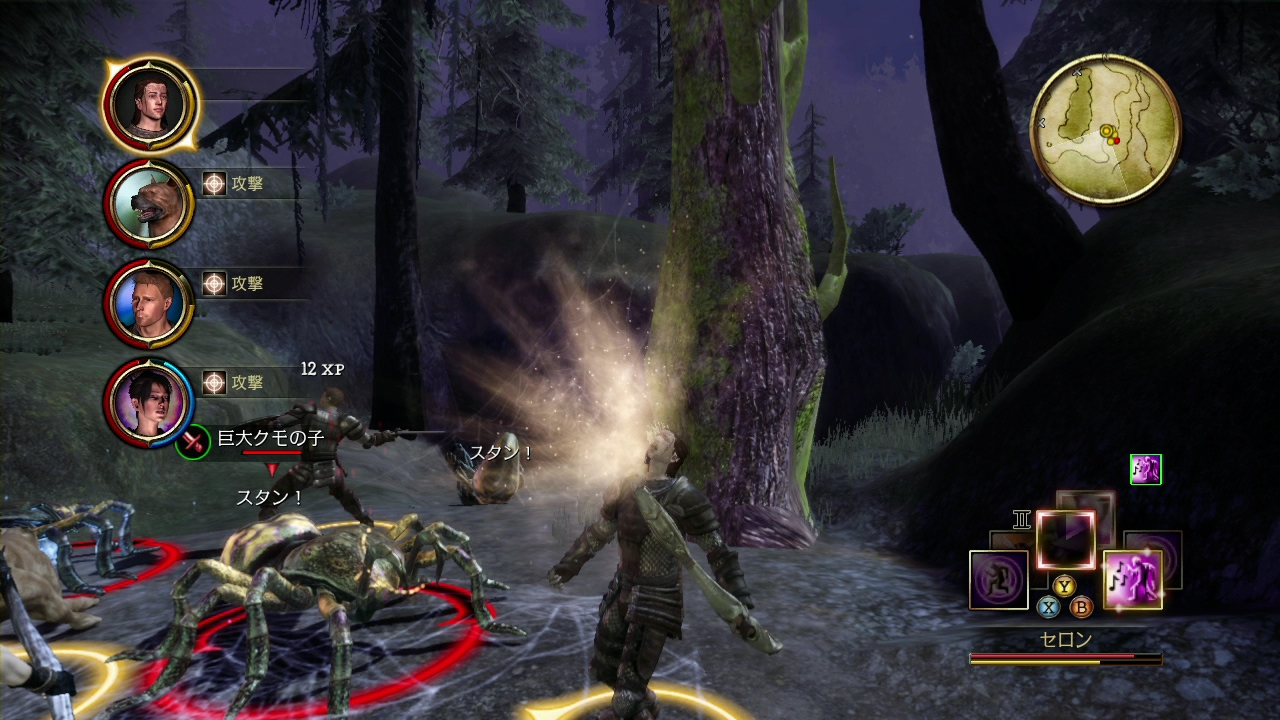Choose the dark-haired mage companion portrait

(x=148, y=402)
